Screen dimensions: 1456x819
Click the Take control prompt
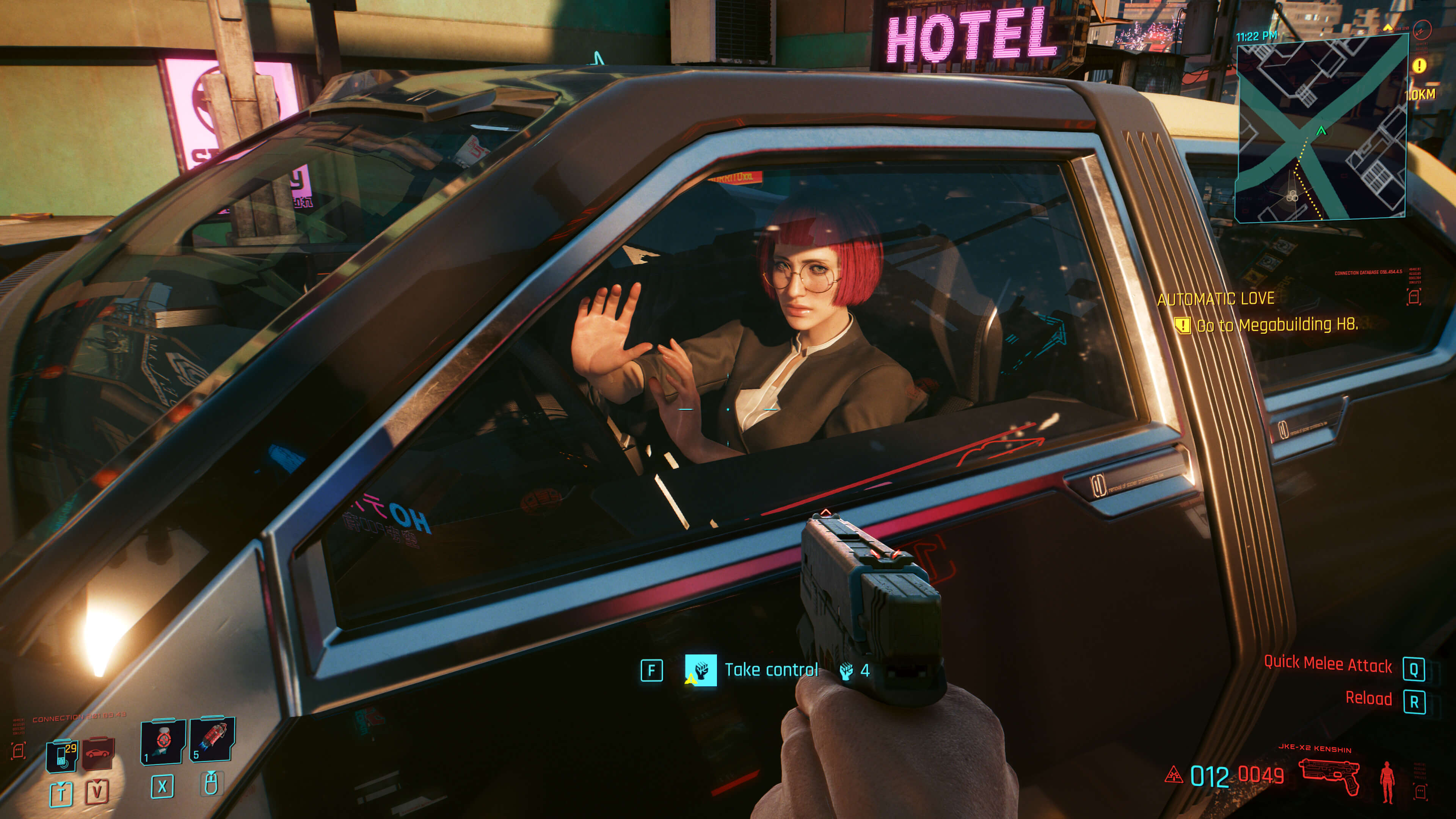(x=772, y=670)
